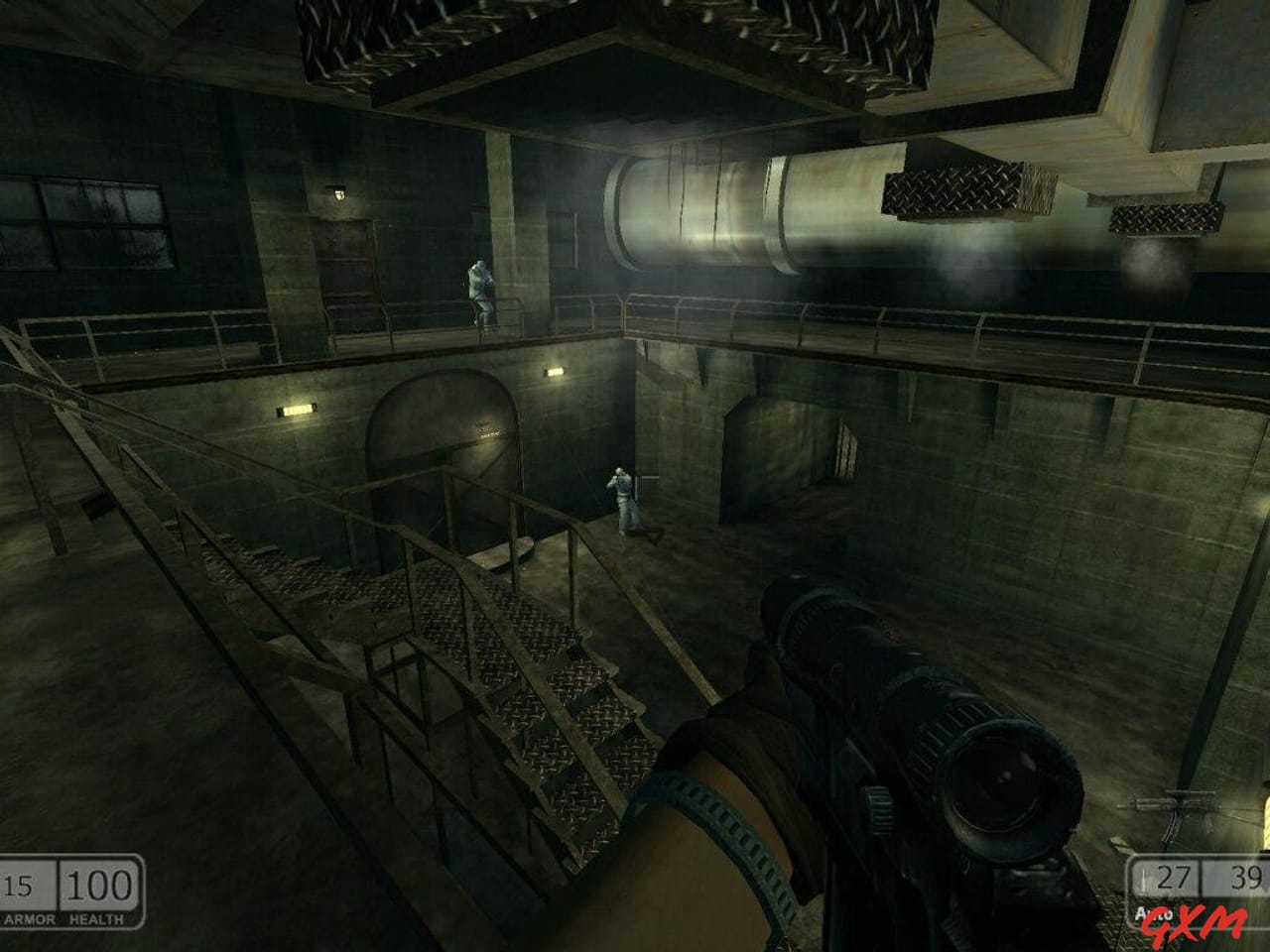Viewport: 1270px width, 952px height.
Task: Click the HEALTH value showing 100
Action: (x=99, y=885)
